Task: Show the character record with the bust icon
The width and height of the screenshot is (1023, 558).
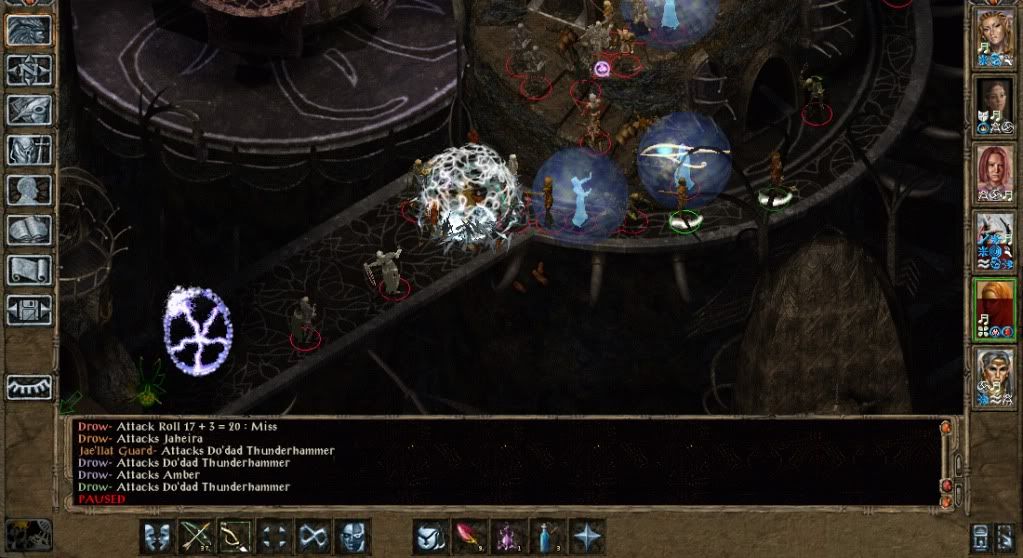Action: 29,189
